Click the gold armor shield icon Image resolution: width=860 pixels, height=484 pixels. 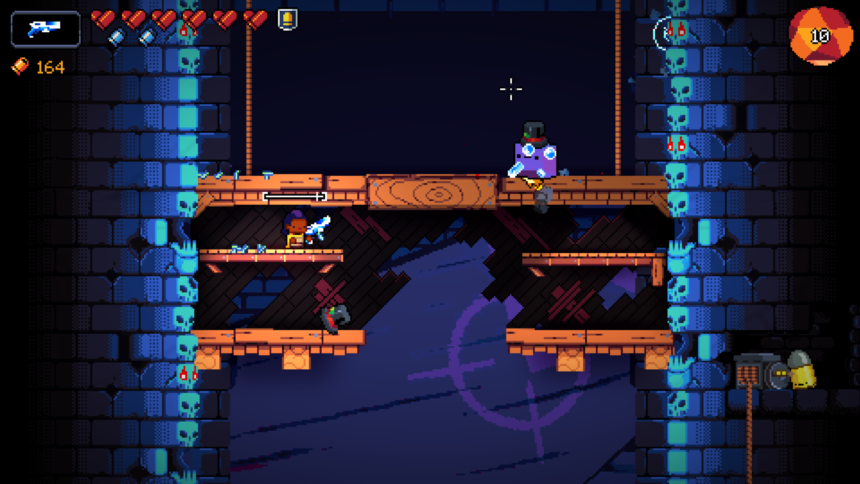(287, 19)
